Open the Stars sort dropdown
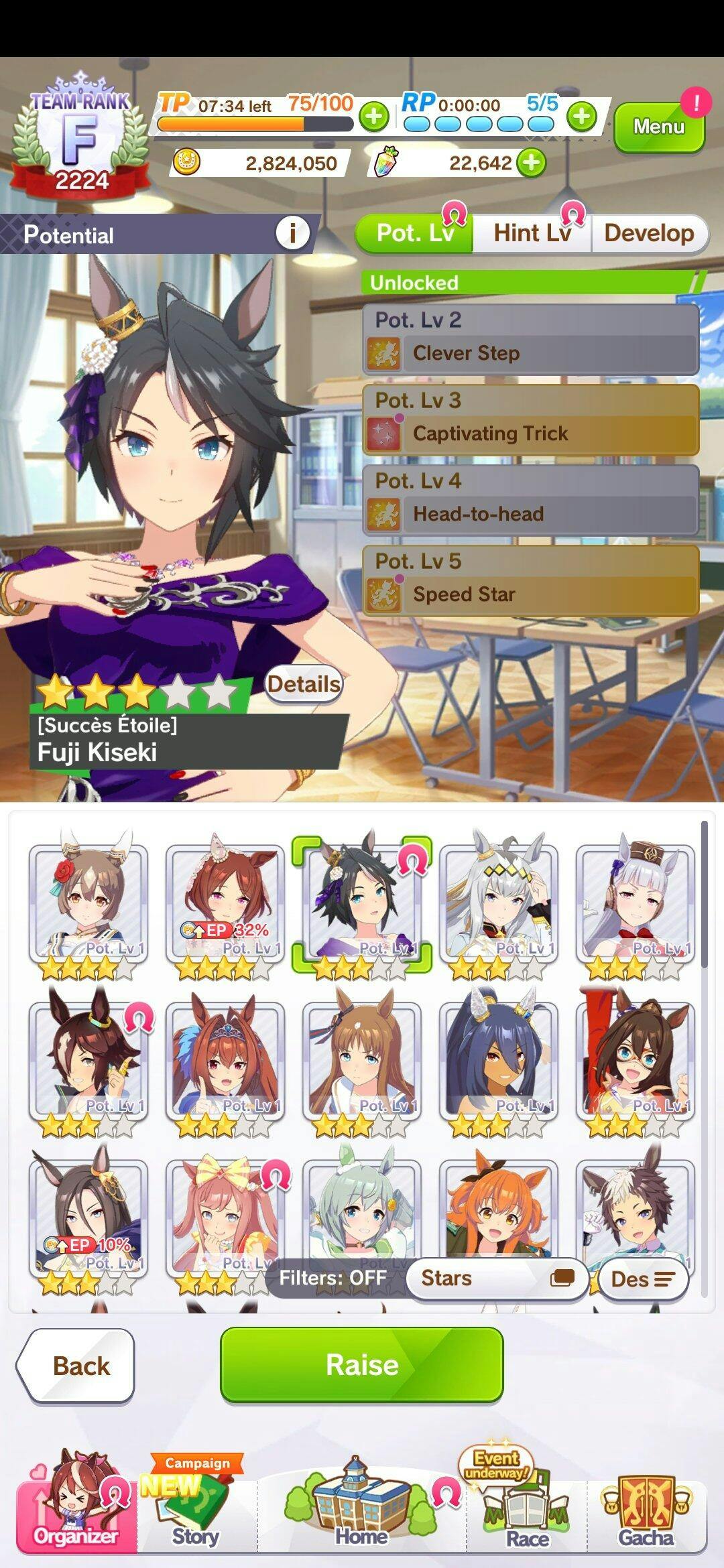 pos(497,1279)
